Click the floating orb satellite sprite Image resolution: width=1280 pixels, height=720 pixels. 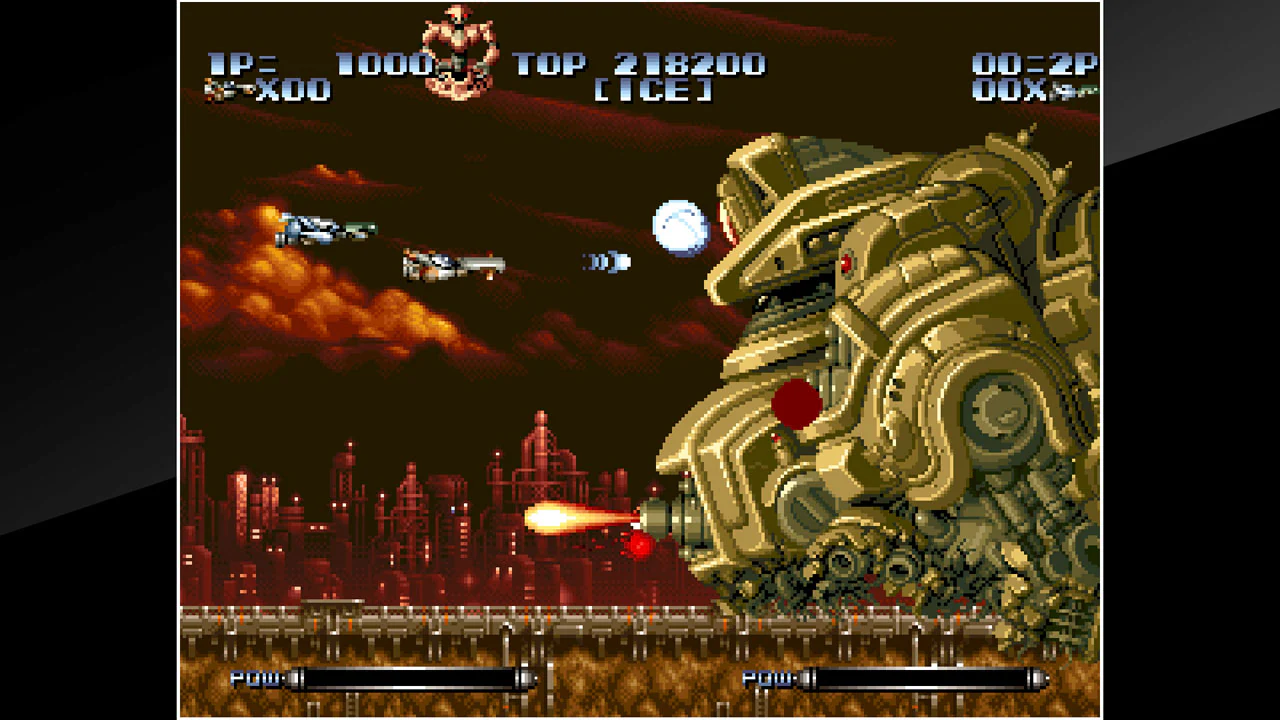click(680, 227)
